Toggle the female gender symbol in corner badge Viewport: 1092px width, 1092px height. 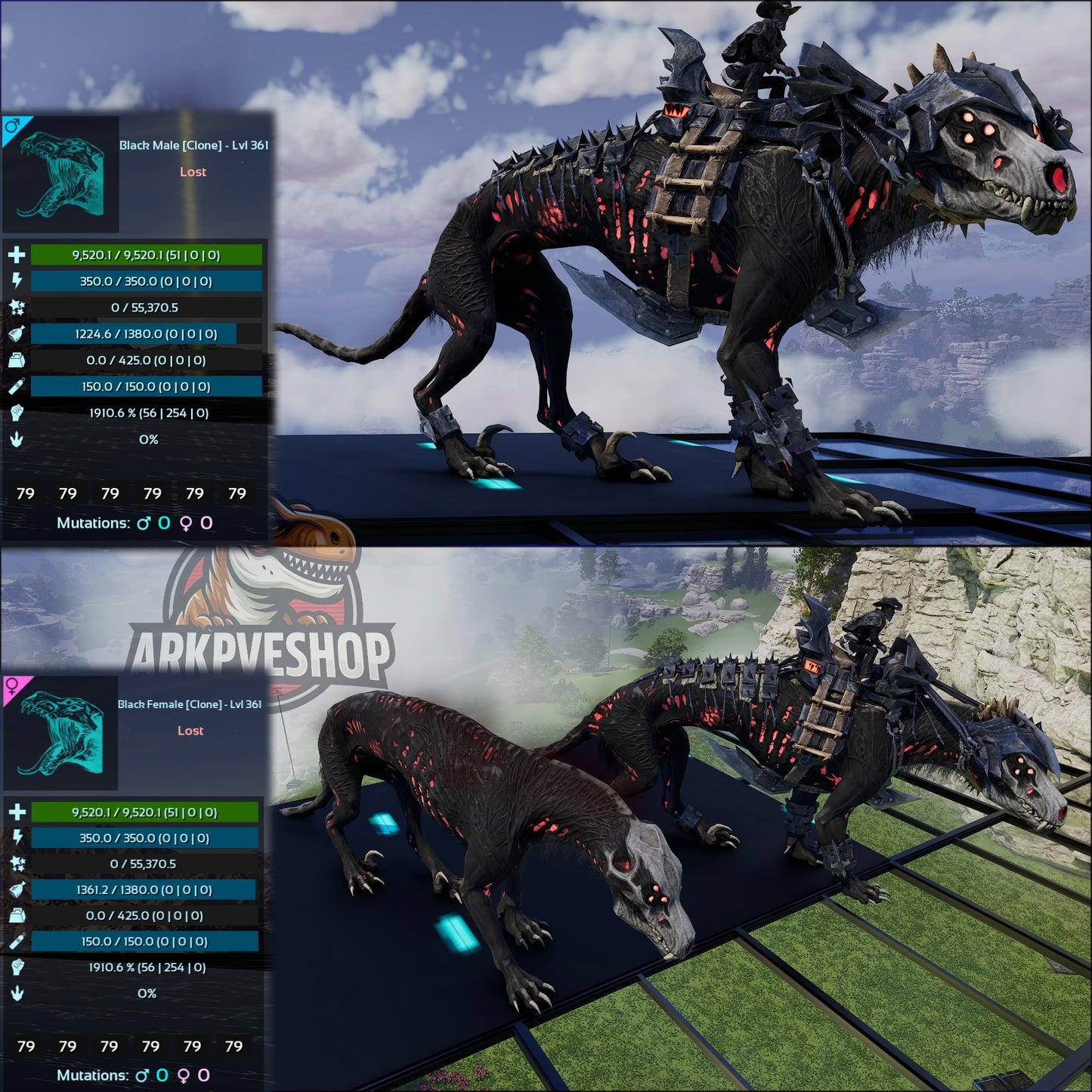(x=11, y=689)
